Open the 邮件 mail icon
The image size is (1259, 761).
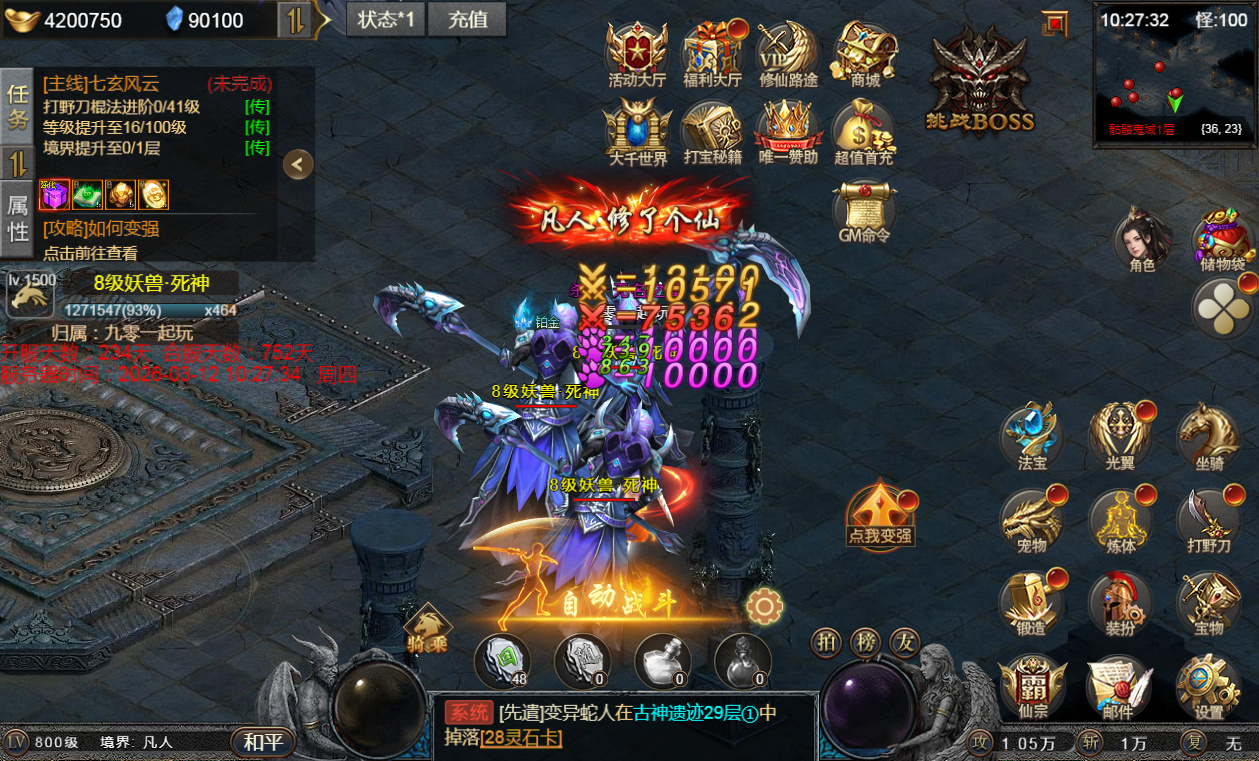(x=1117, y=688)
